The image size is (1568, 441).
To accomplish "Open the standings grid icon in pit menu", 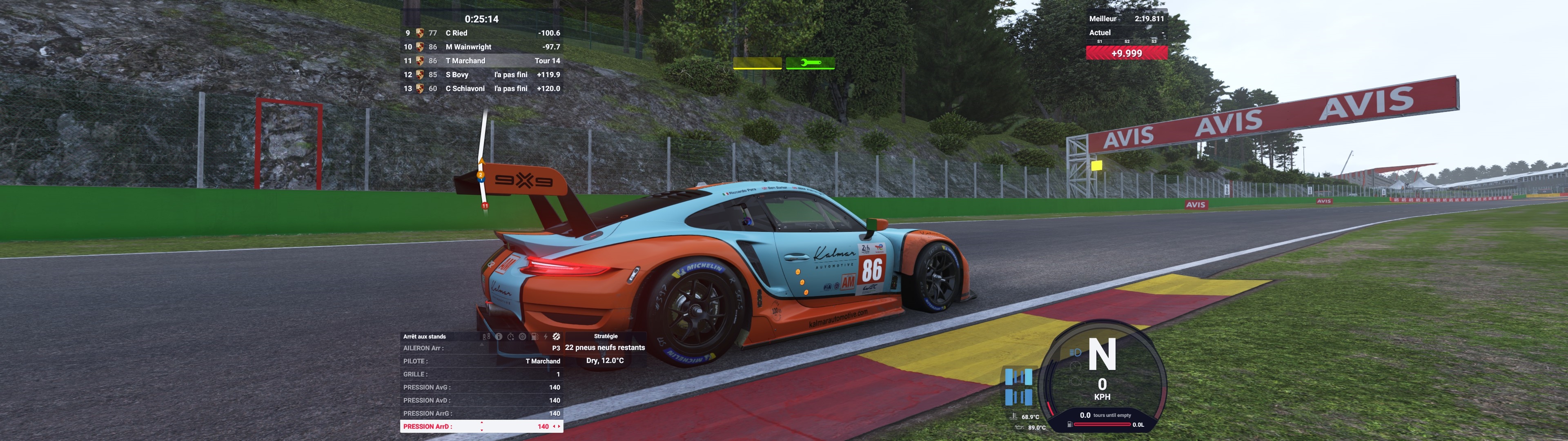I will [x=486, y=336].
